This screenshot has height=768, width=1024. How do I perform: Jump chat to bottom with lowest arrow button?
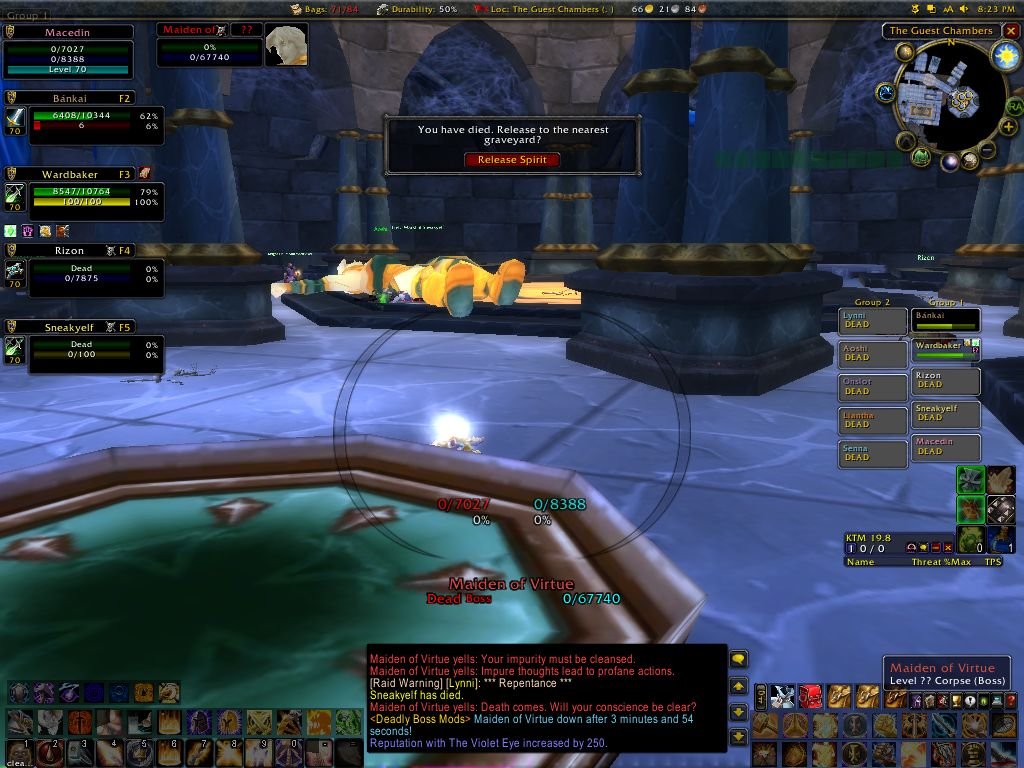[x=739, y=737]
